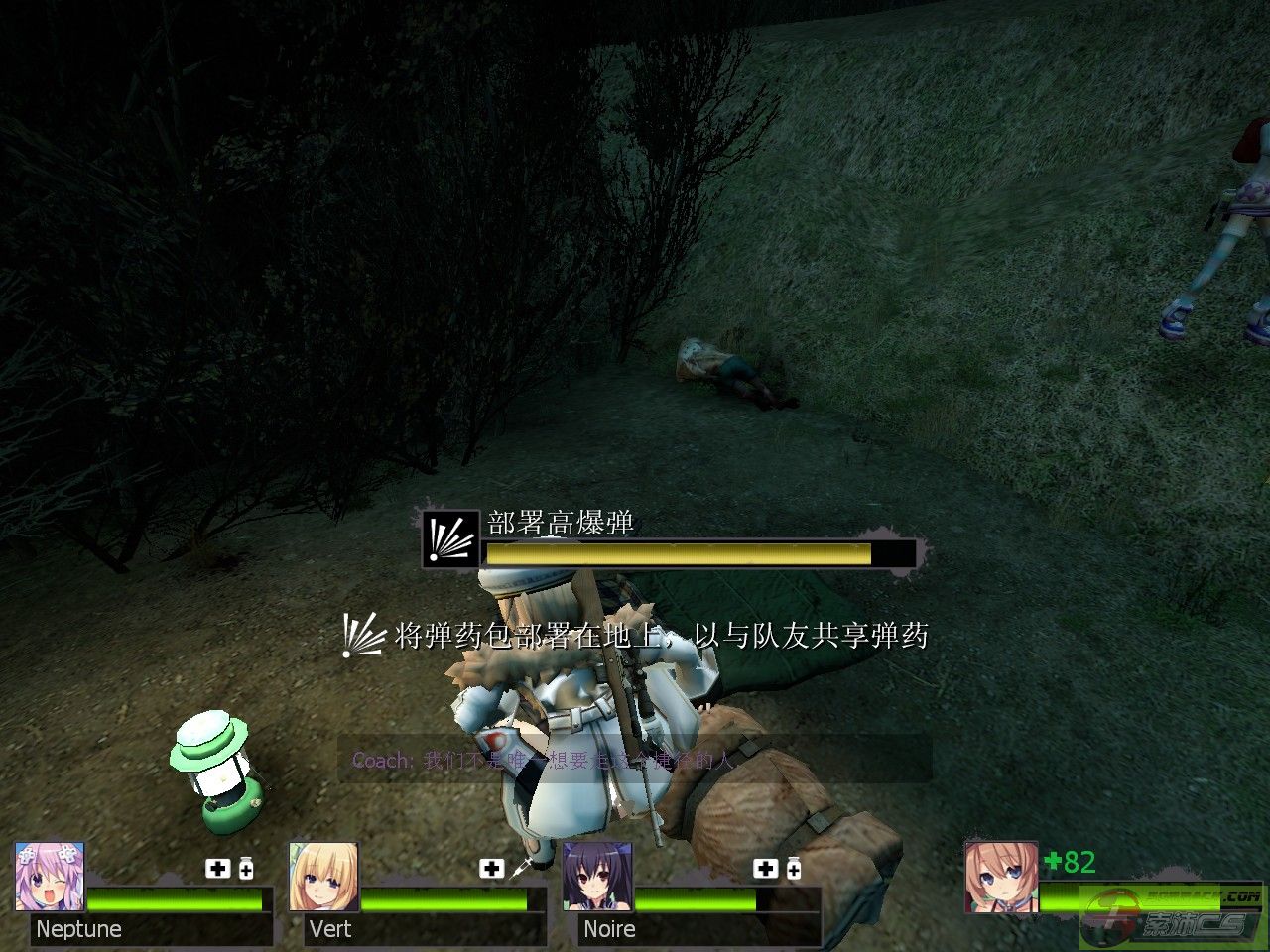The width and height of the screenshot is (1270, 952).
Task: Click Neptune's name label
Action: point(78,929)
